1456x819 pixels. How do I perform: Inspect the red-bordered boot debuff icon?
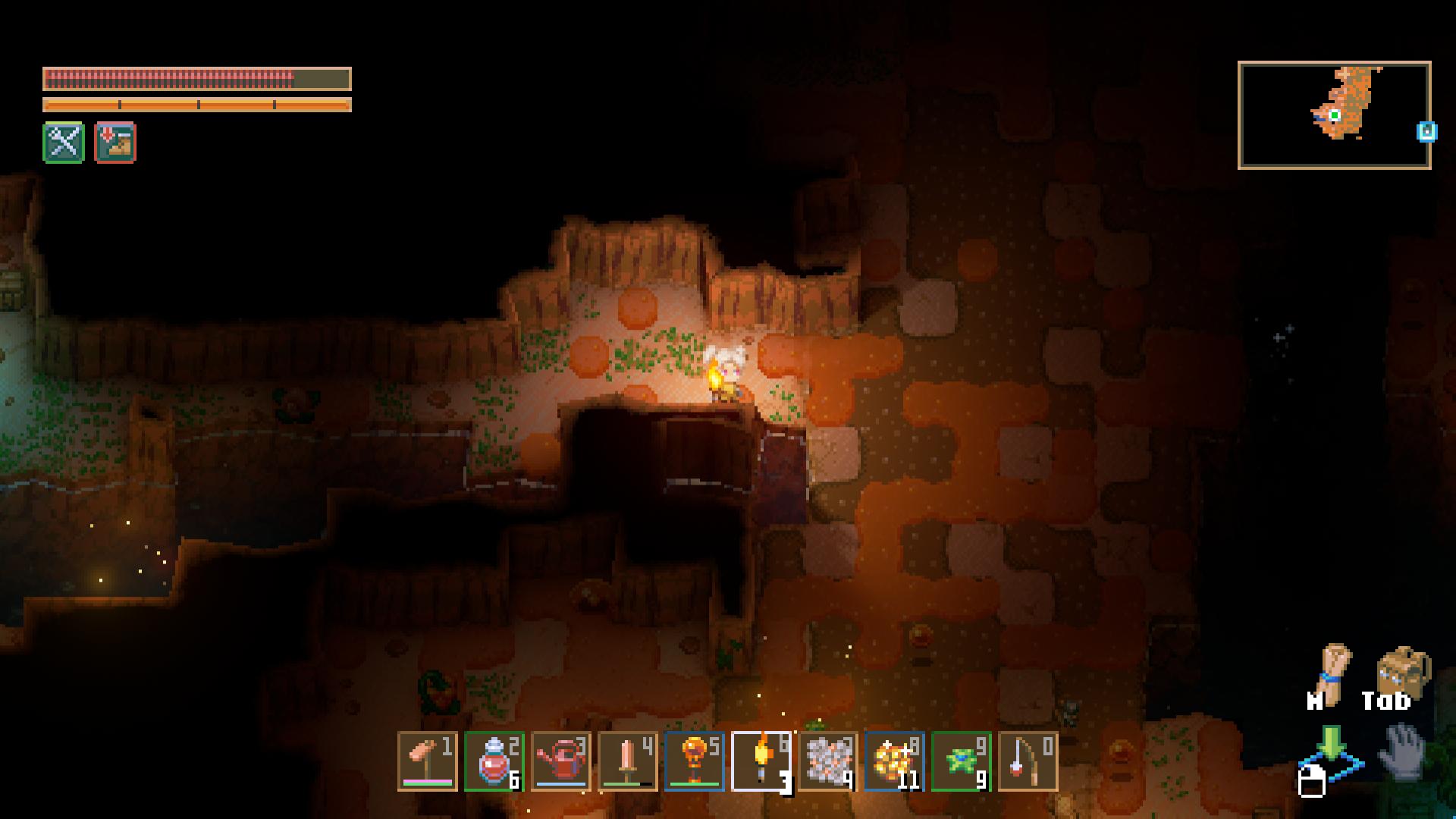tap(115, 142)
